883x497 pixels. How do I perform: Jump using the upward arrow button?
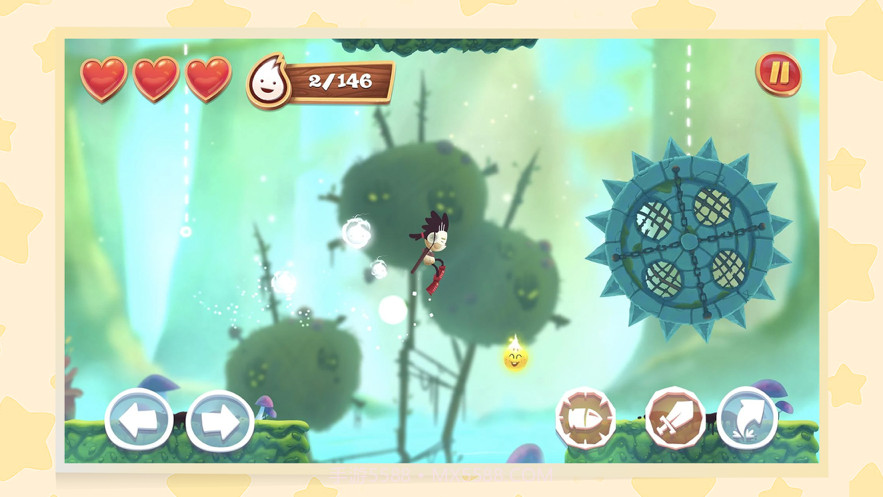[x=747, y=417]
